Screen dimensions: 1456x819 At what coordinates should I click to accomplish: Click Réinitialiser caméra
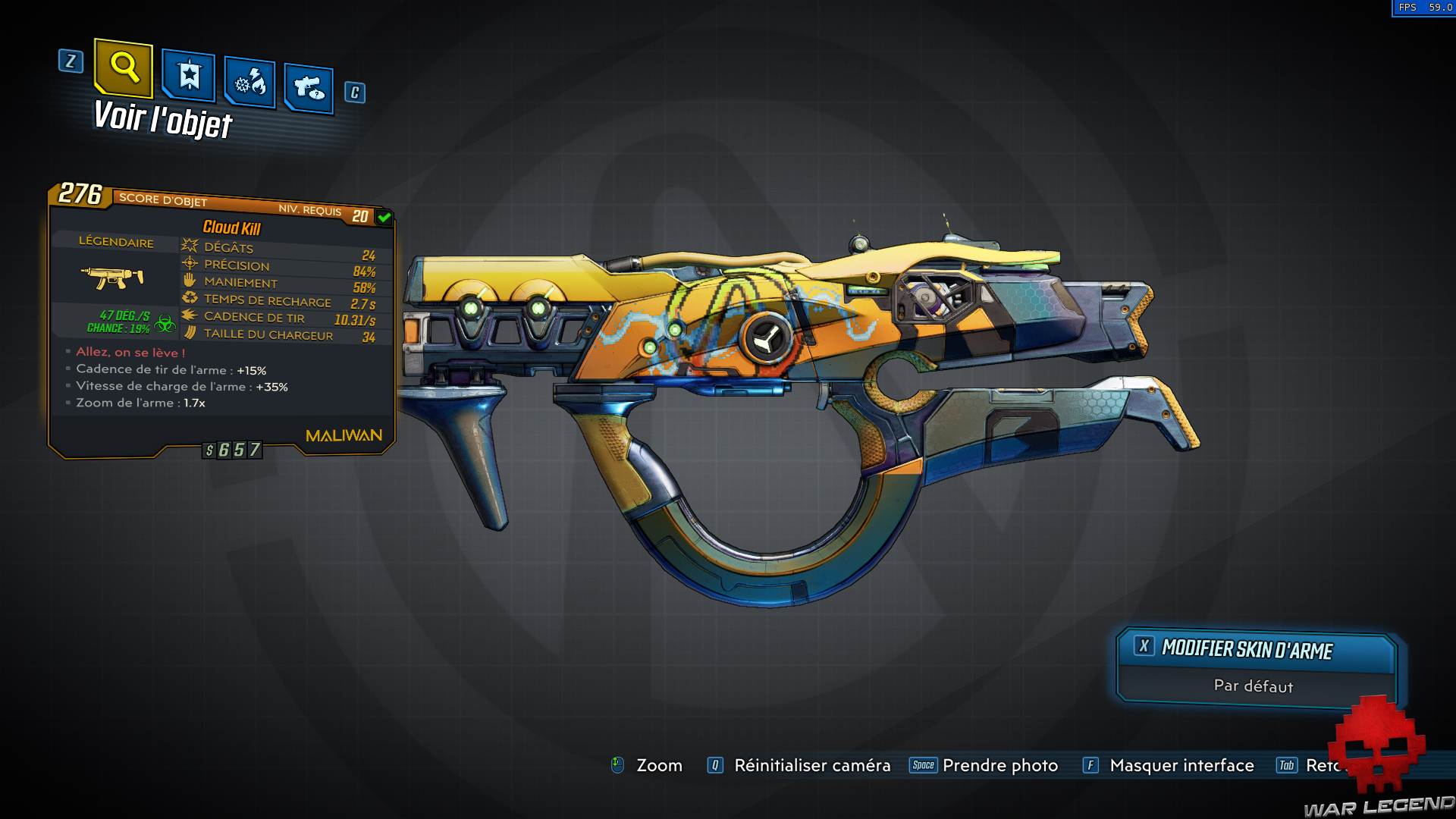(811, 765)
